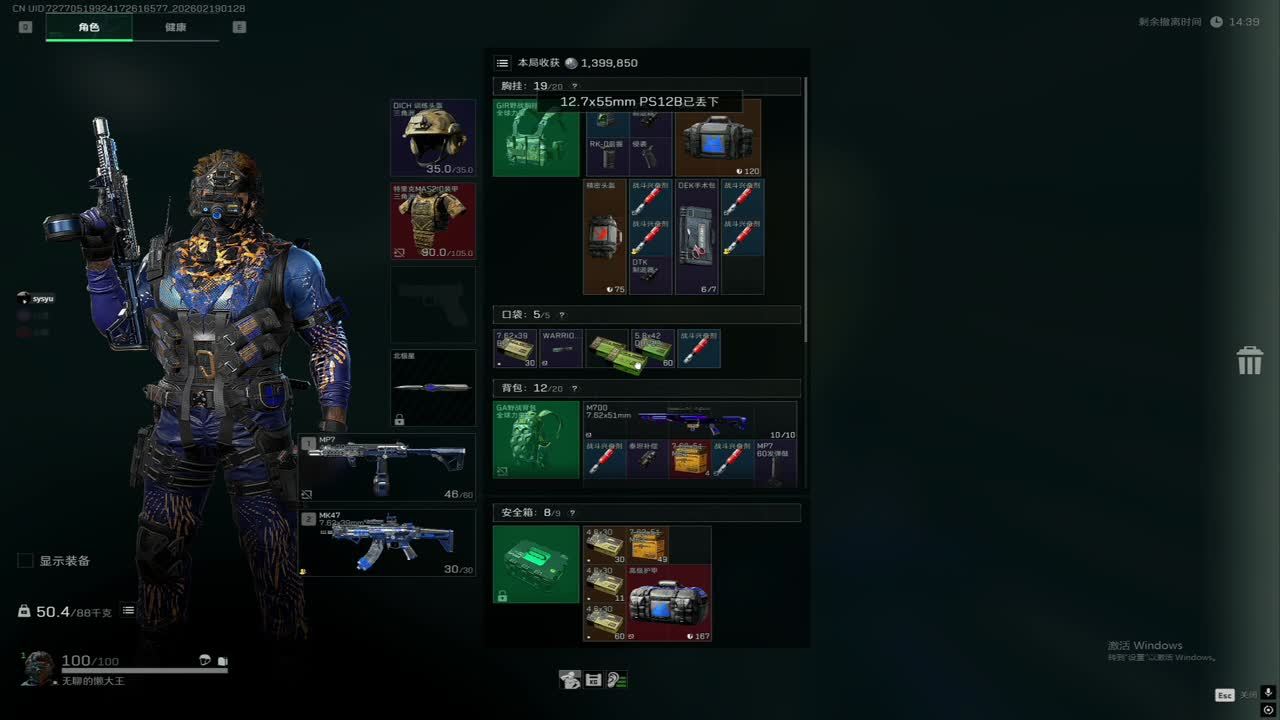The image size is (1280, 720).
Task: Click the trash bin discard icon
Action: click(x=1250, y=361)
